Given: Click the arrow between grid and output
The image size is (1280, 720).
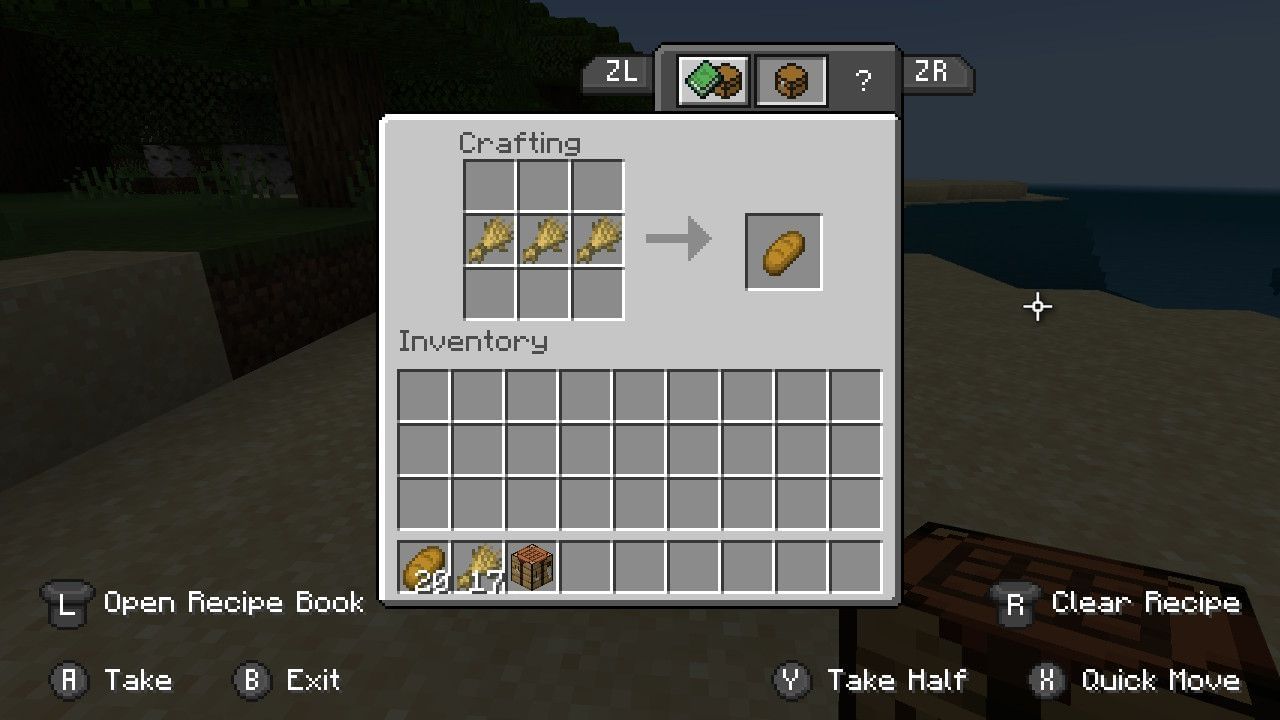Looking at the screenshot, I should pyautogui.click(x=680, y=238).
